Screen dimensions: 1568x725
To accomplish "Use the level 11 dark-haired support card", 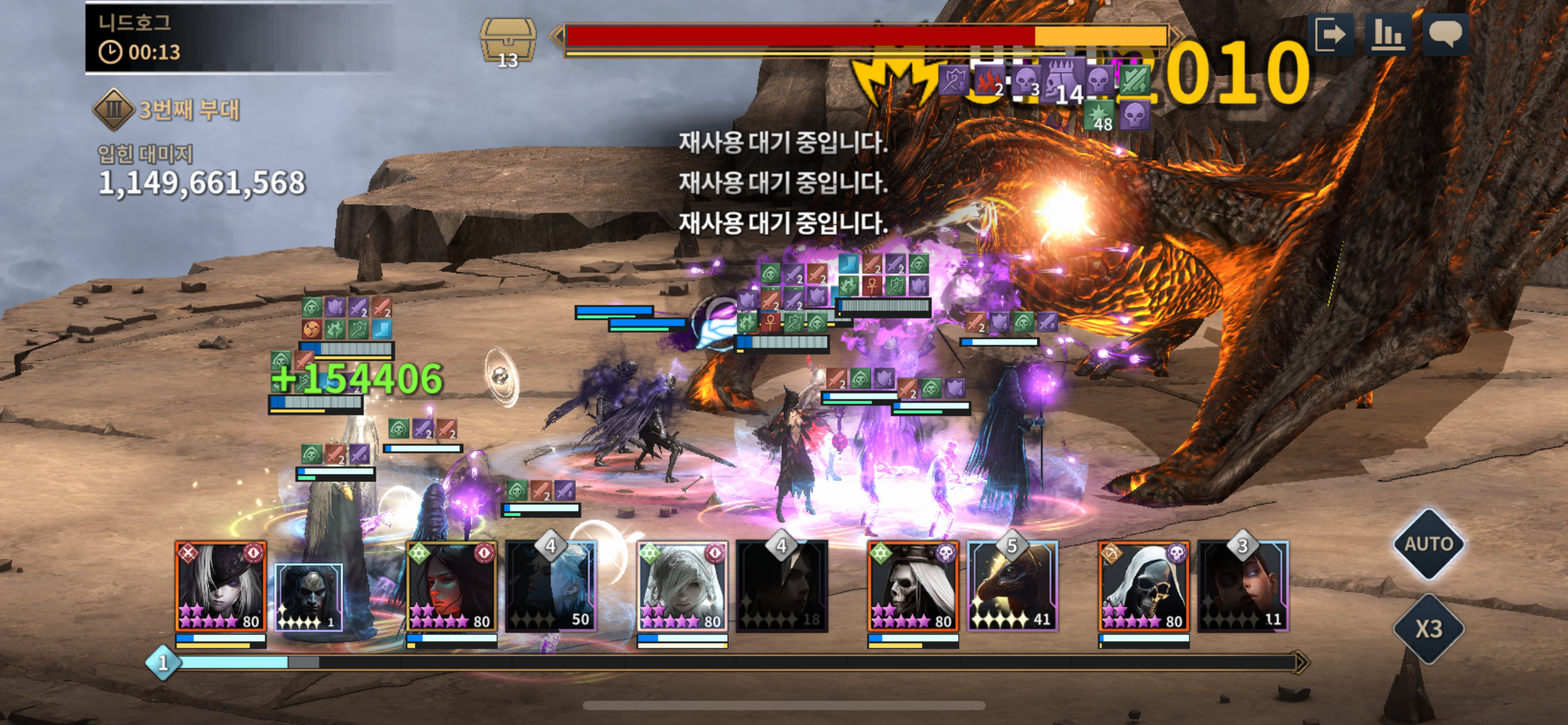I will 1244,586.
